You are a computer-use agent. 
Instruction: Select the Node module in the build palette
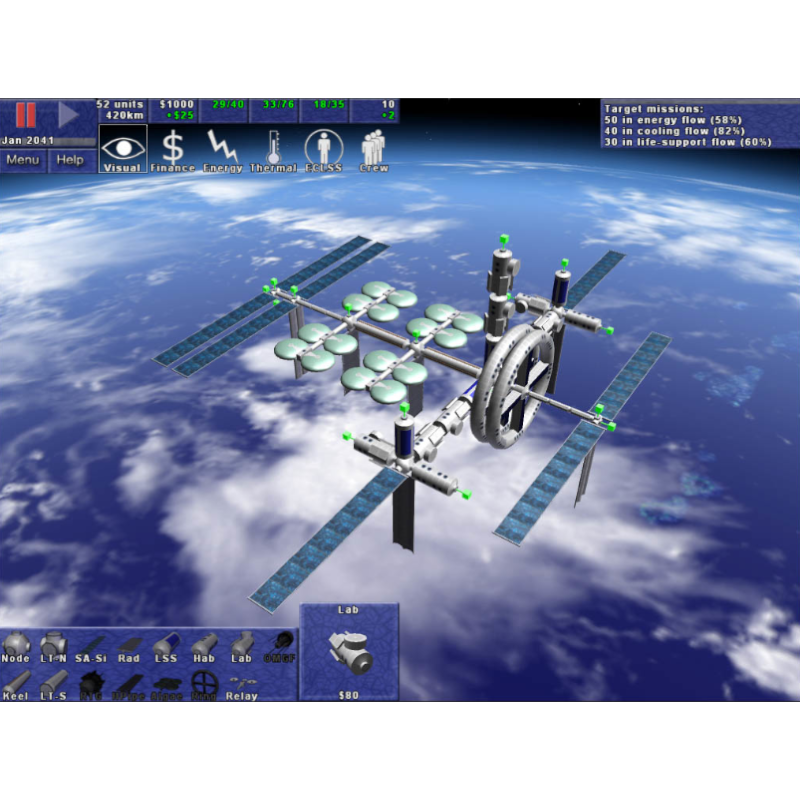click(x=16, y=646)
